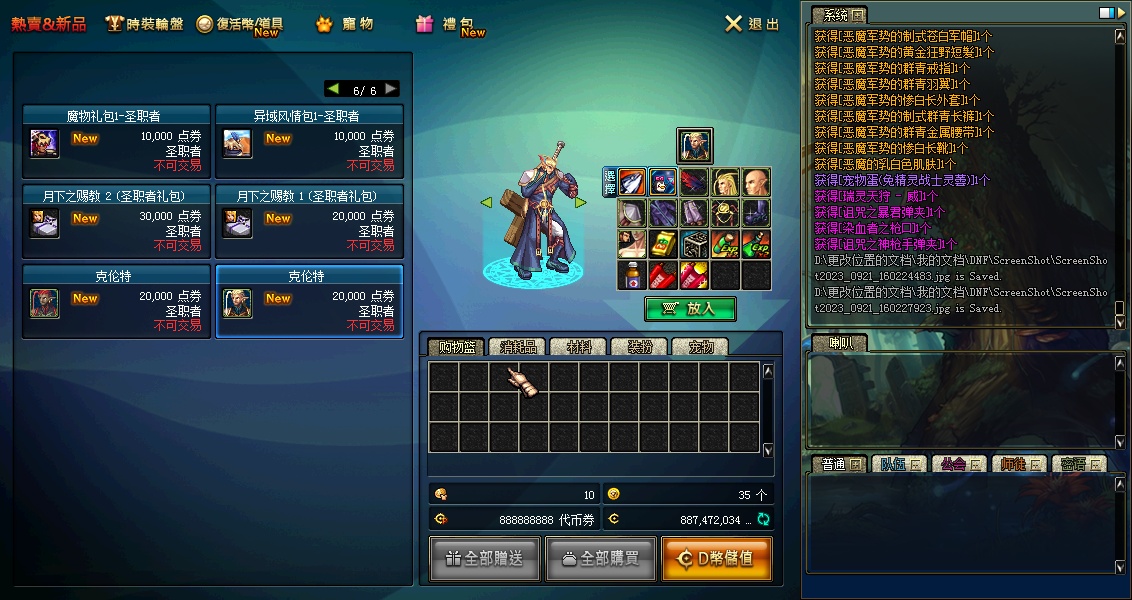Go to the next shop page arrow
Screen dimensions: 1132x600
tap(391, 89)
